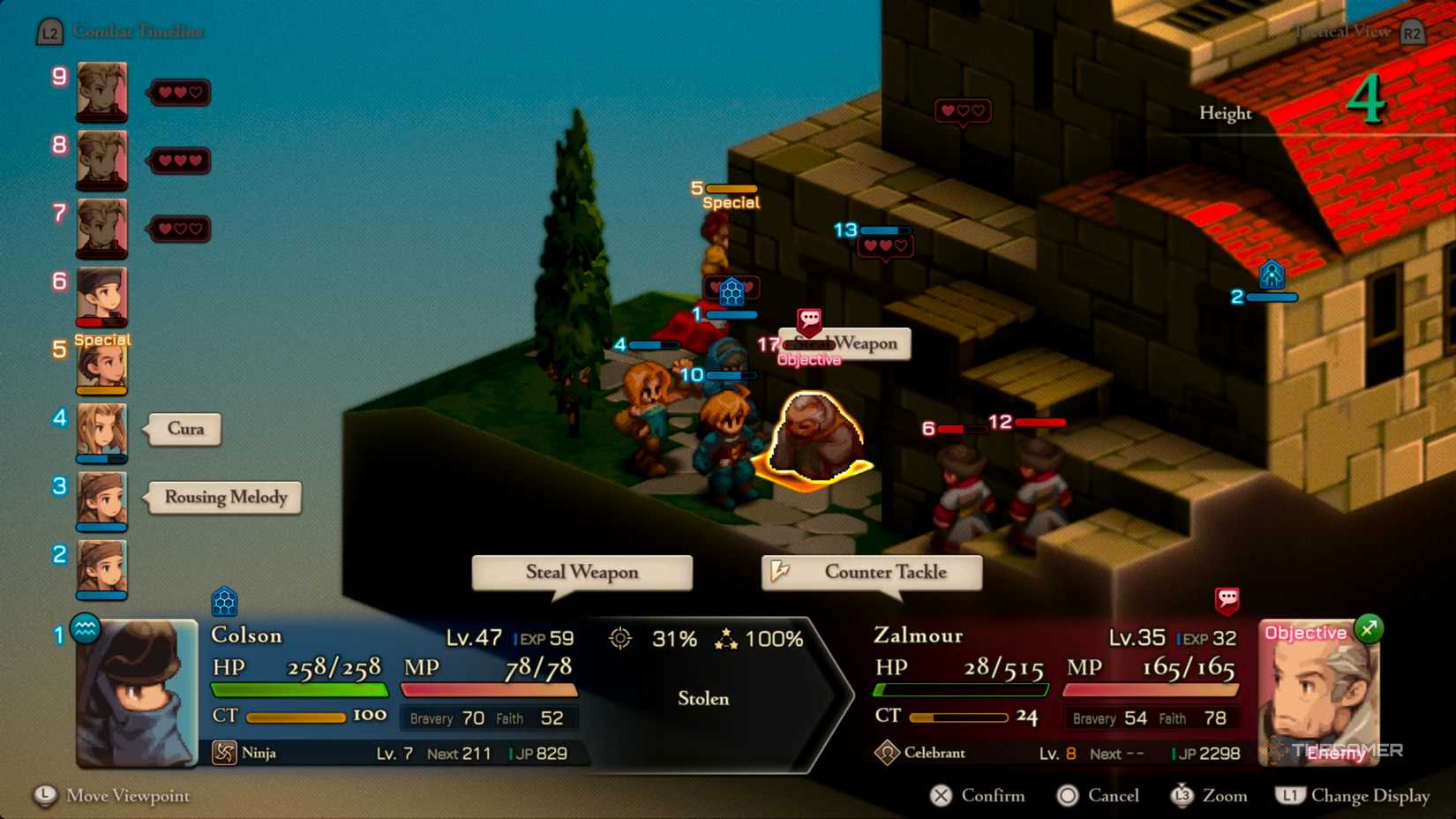The image size is (1456, 819).
Task: Click the Counter Tackle reaction label
Action: [x=872, y=572]
